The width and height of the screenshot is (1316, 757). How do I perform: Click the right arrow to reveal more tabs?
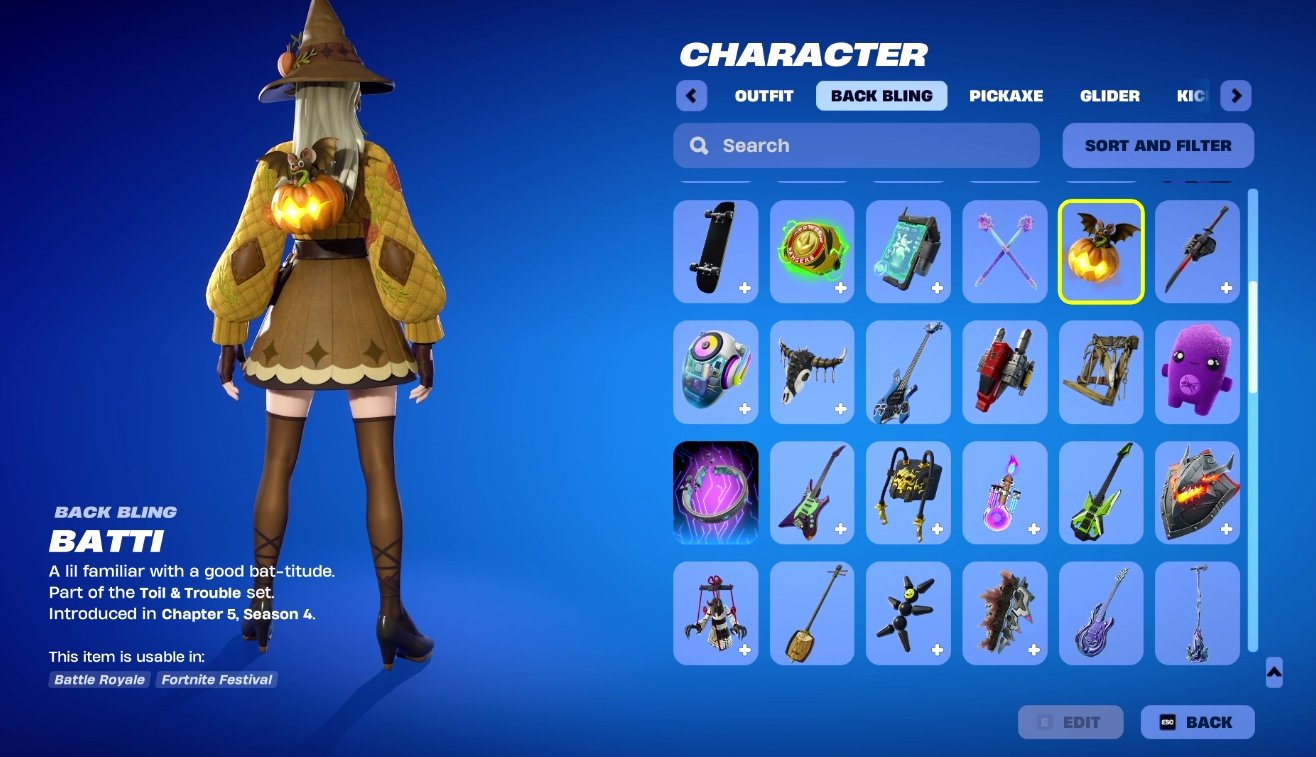tap(1237, 95)
